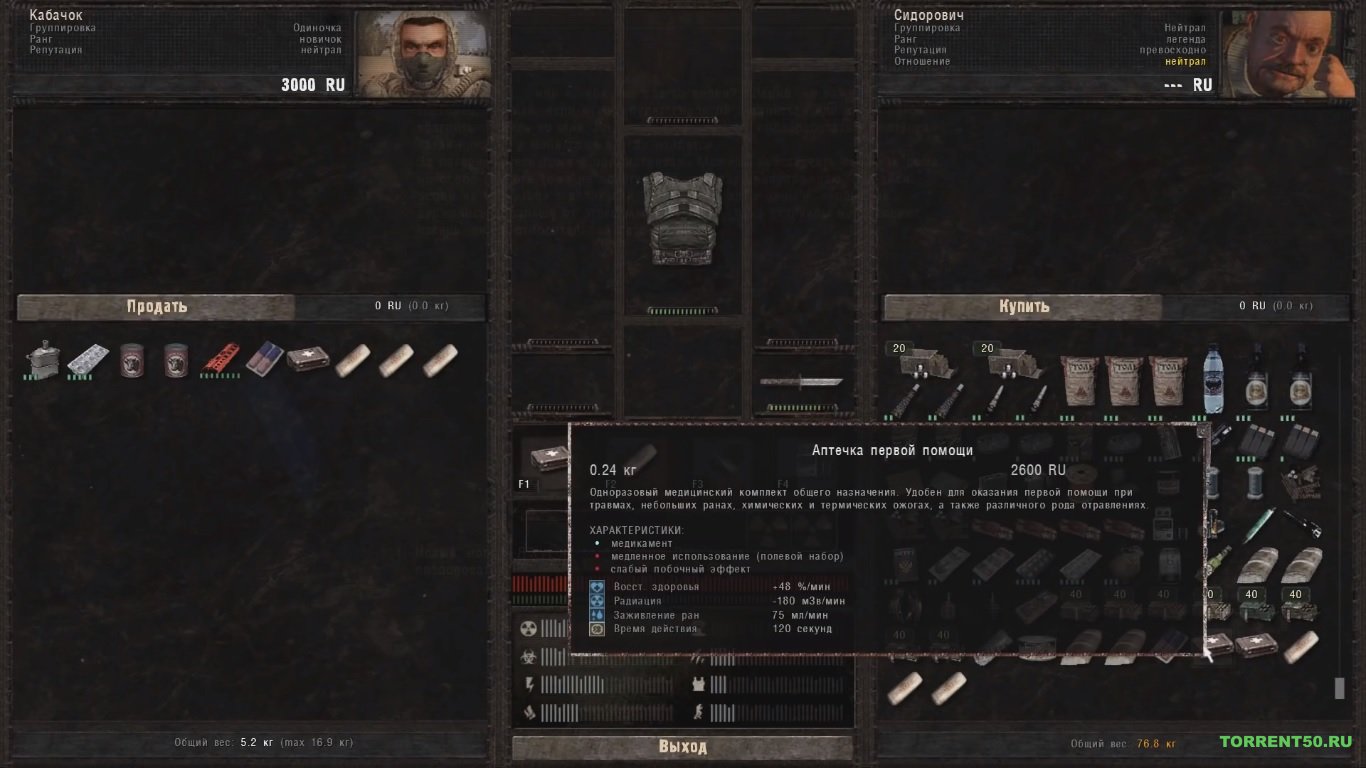This screenshot has width=1366, height=768.
Task: Select the first aid kit in player inventory
Action: pos(308,358)
